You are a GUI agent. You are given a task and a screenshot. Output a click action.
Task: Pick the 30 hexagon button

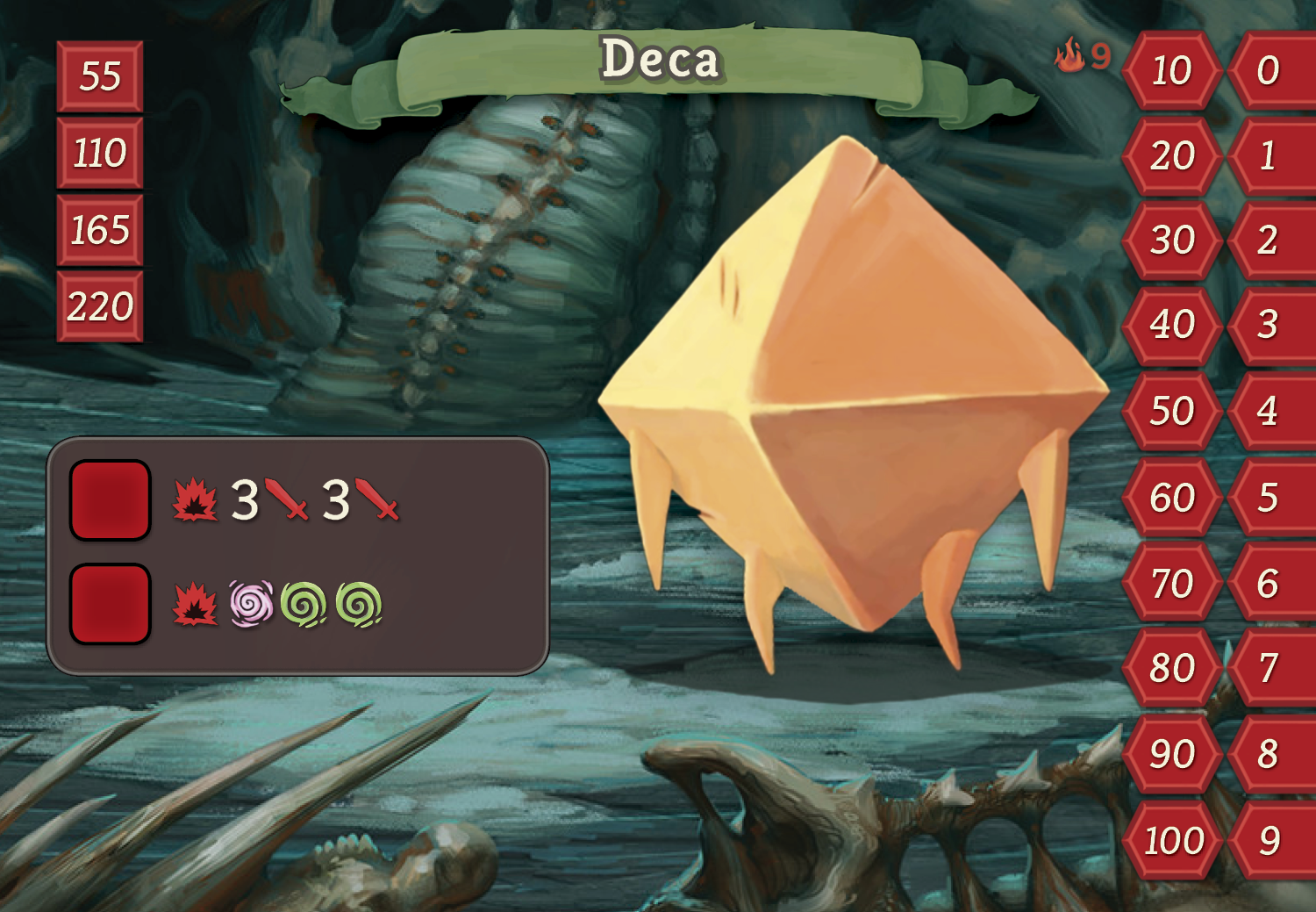(1172, 240)
